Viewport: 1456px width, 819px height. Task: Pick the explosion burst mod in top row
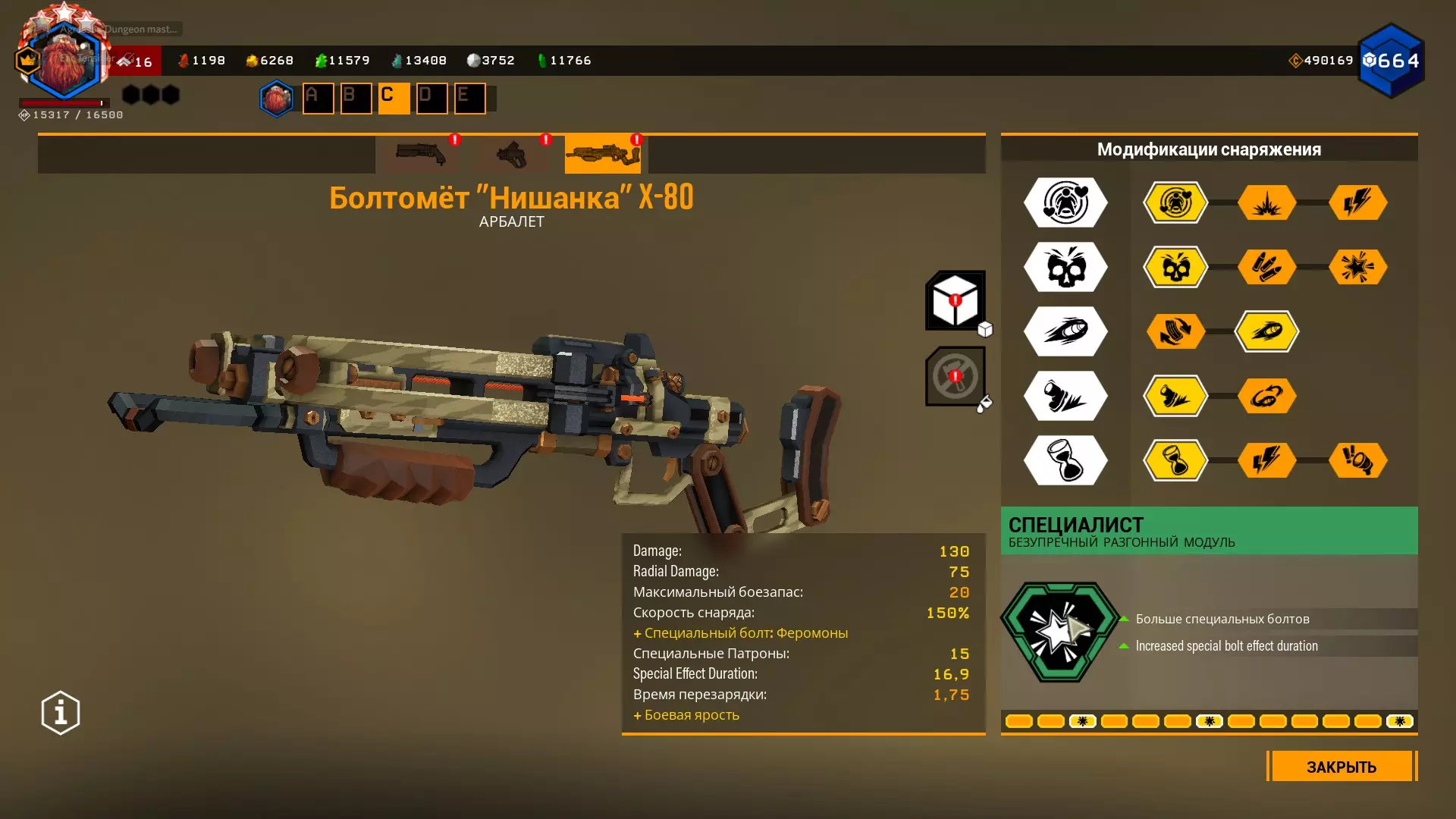click(x=1266, y=202)
